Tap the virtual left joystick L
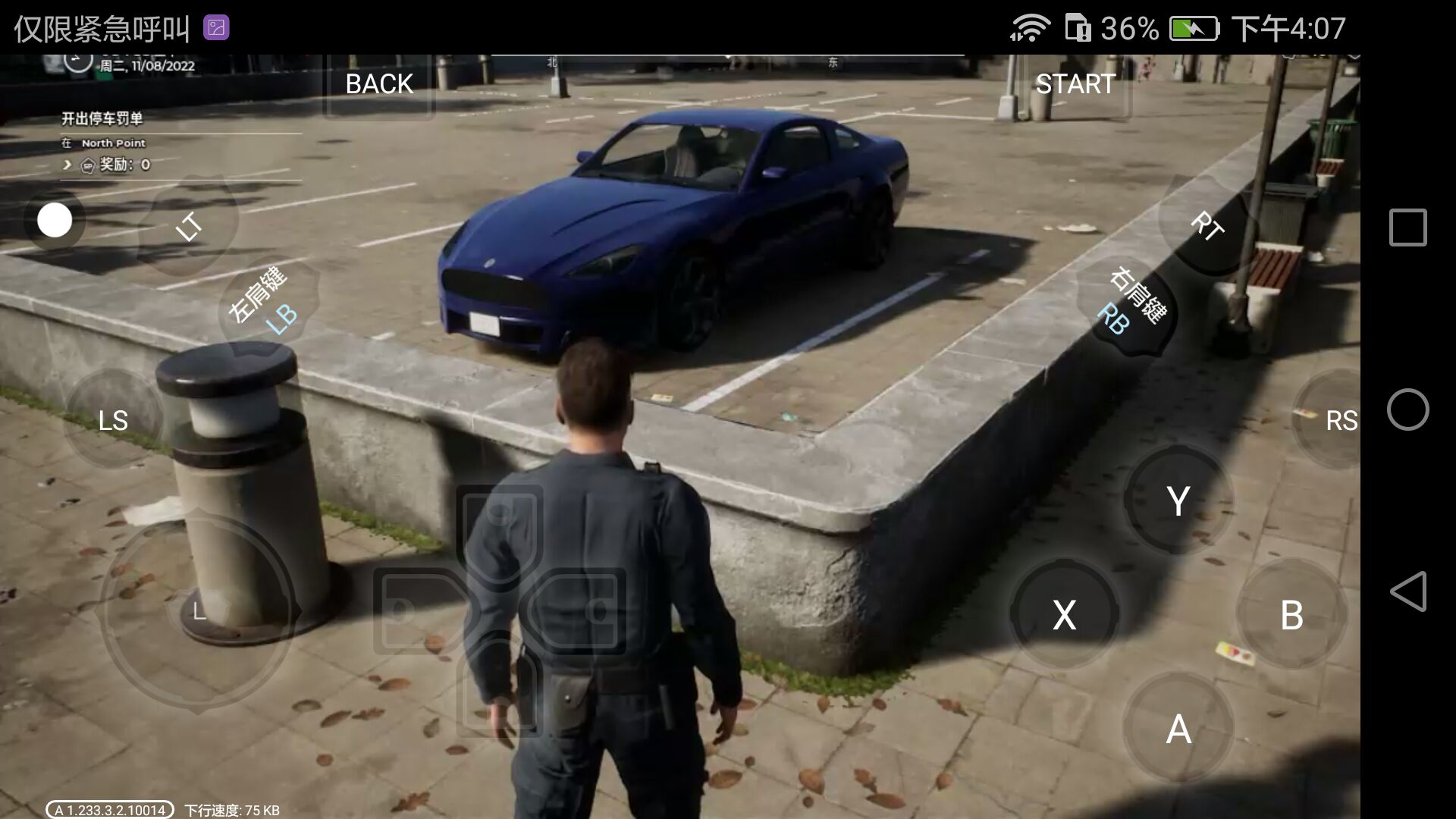This screenshot has width=1456, height=819. [x=198, y=611]
